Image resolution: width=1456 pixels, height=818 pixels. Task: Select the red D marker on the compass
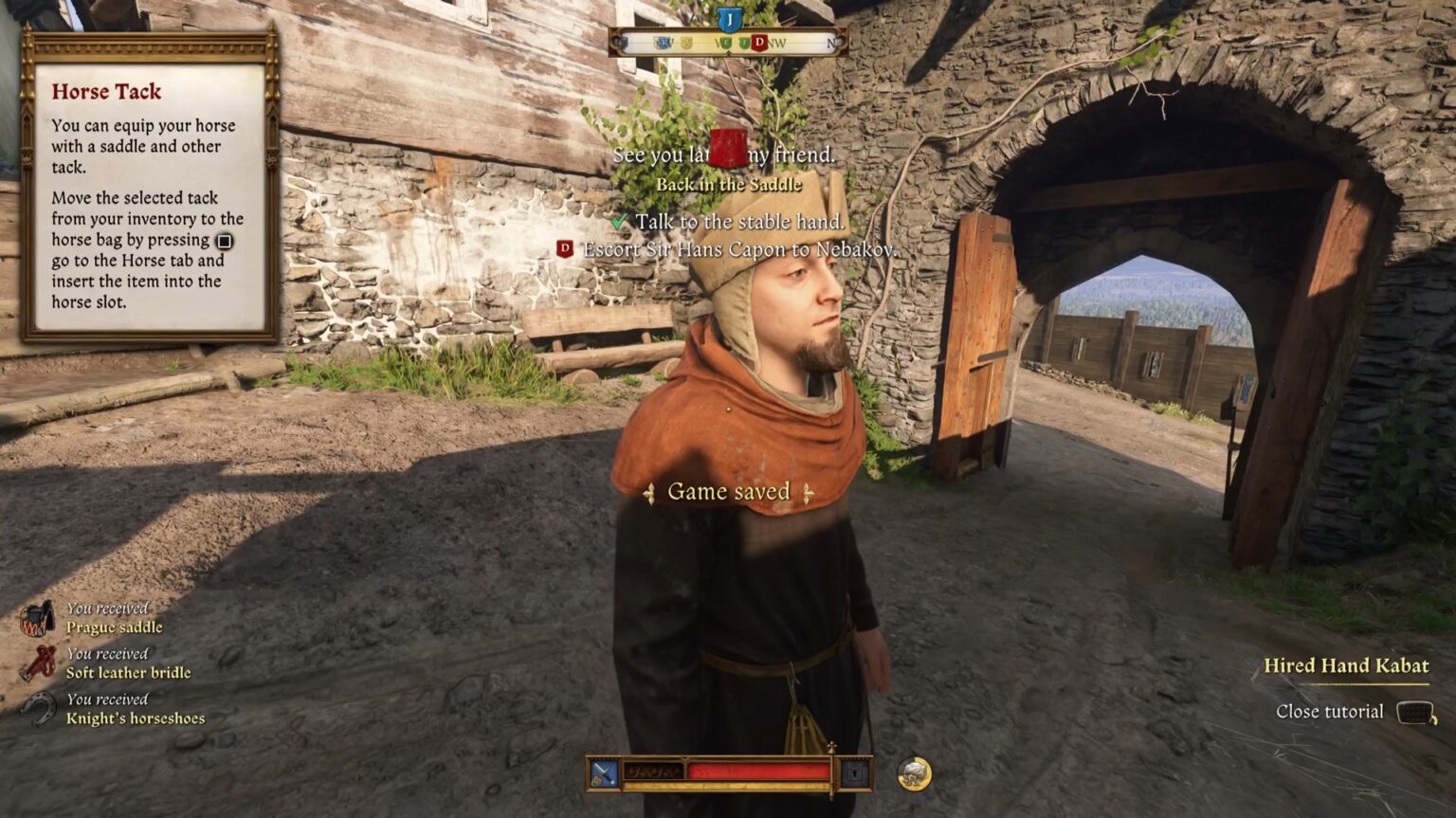(760, 42)
